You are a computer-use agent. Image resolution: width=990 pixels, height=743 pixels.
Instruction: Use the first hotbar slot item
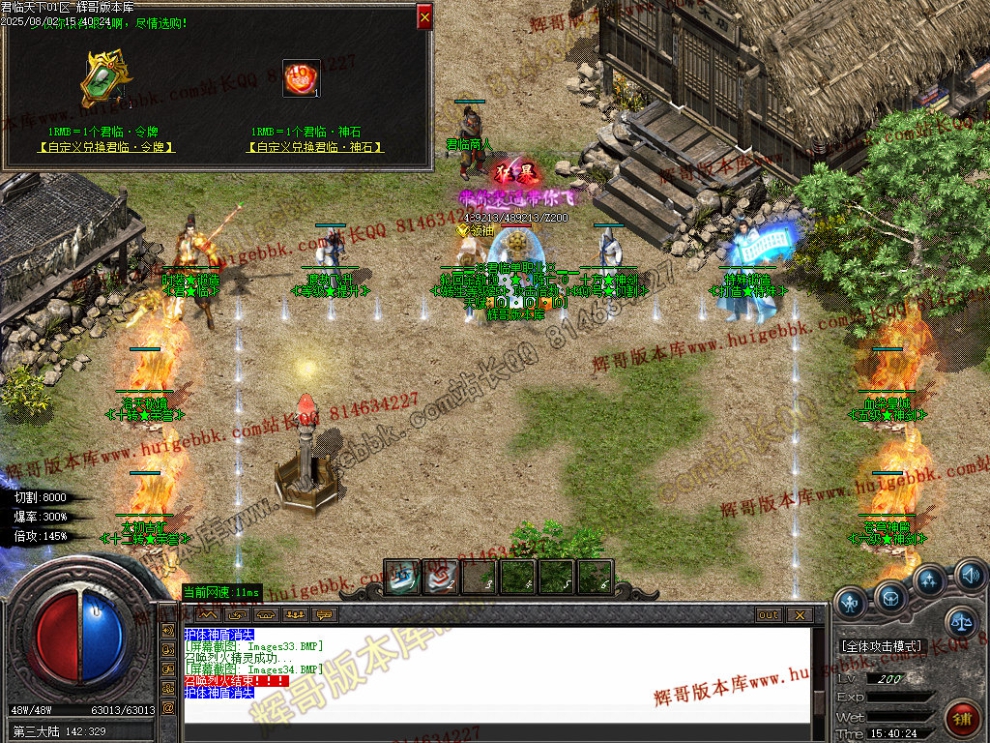click(x=402, y=576)
